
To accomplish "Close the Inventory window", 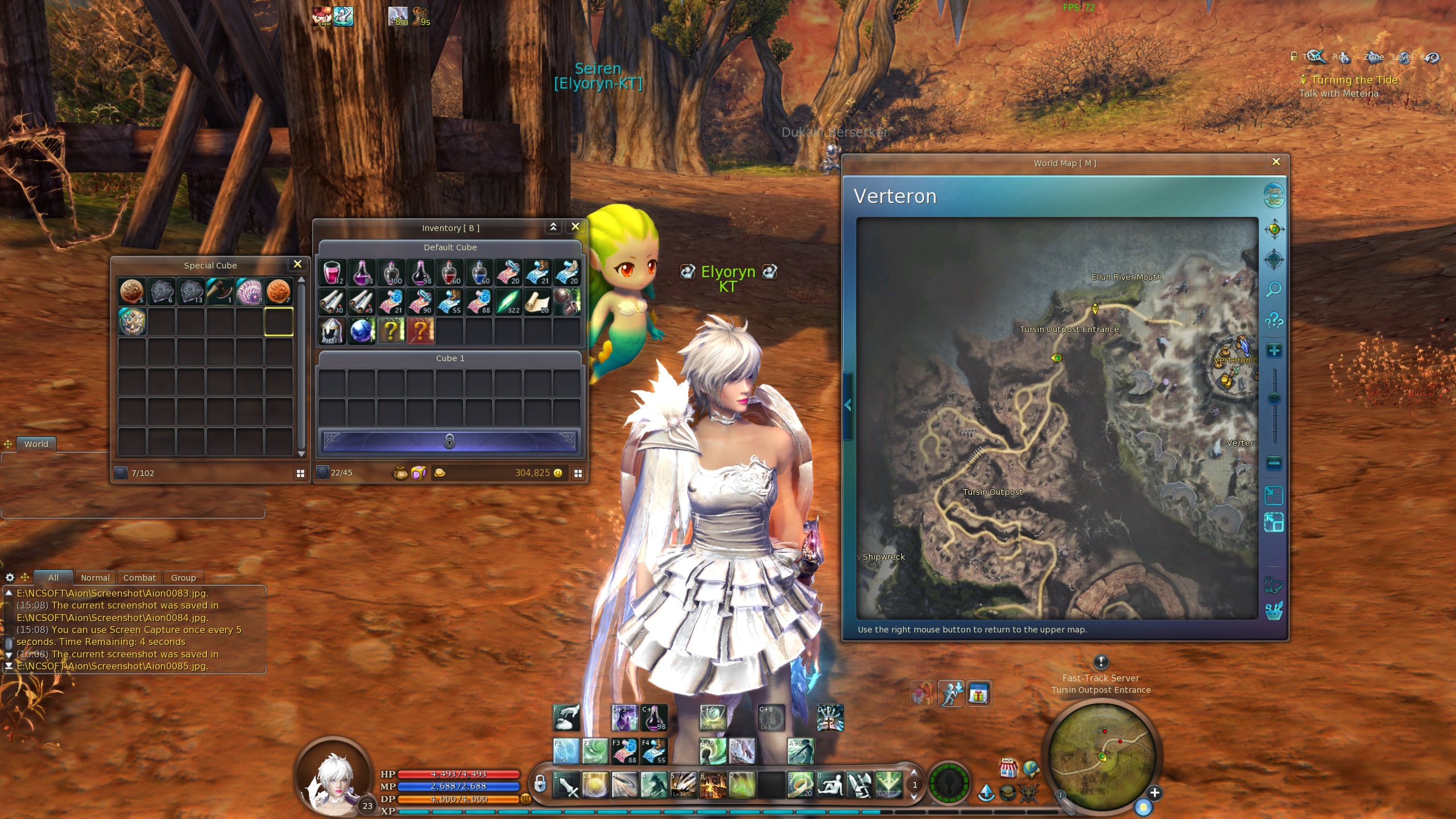I will click(x=575, y=227).
